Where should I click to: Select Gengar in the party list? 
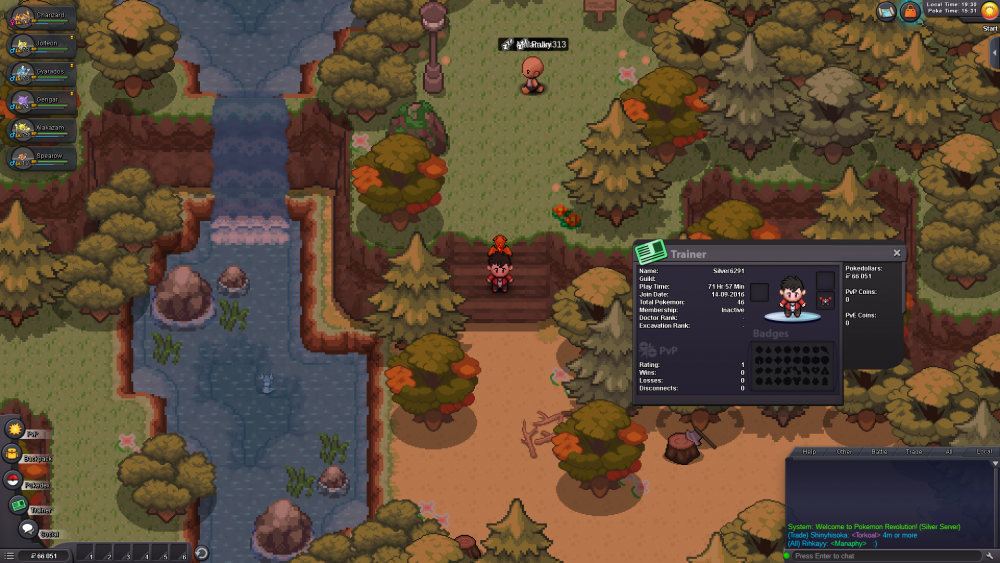(x=38, y=102)
